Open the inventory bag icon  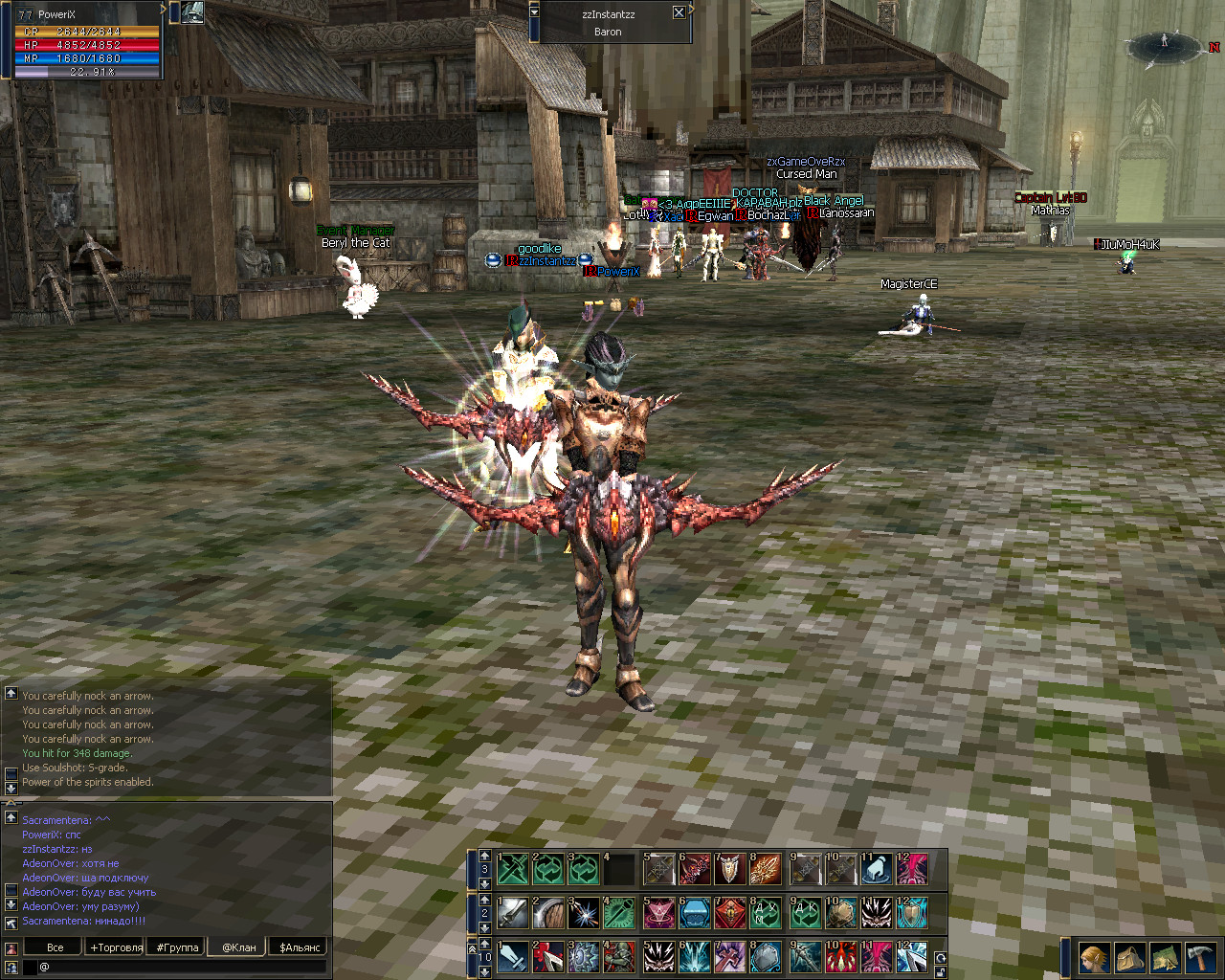point(1129,957)
